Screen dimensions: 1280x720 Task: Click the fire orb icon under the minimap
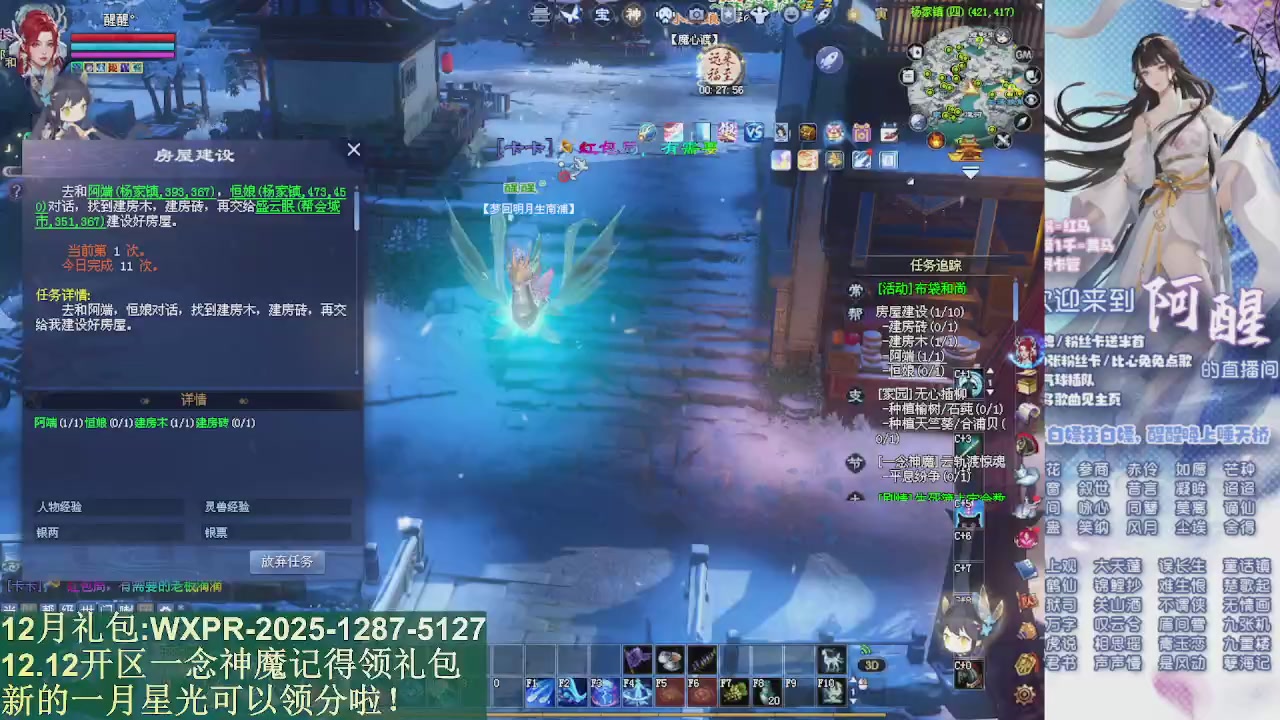pos(936,139)
